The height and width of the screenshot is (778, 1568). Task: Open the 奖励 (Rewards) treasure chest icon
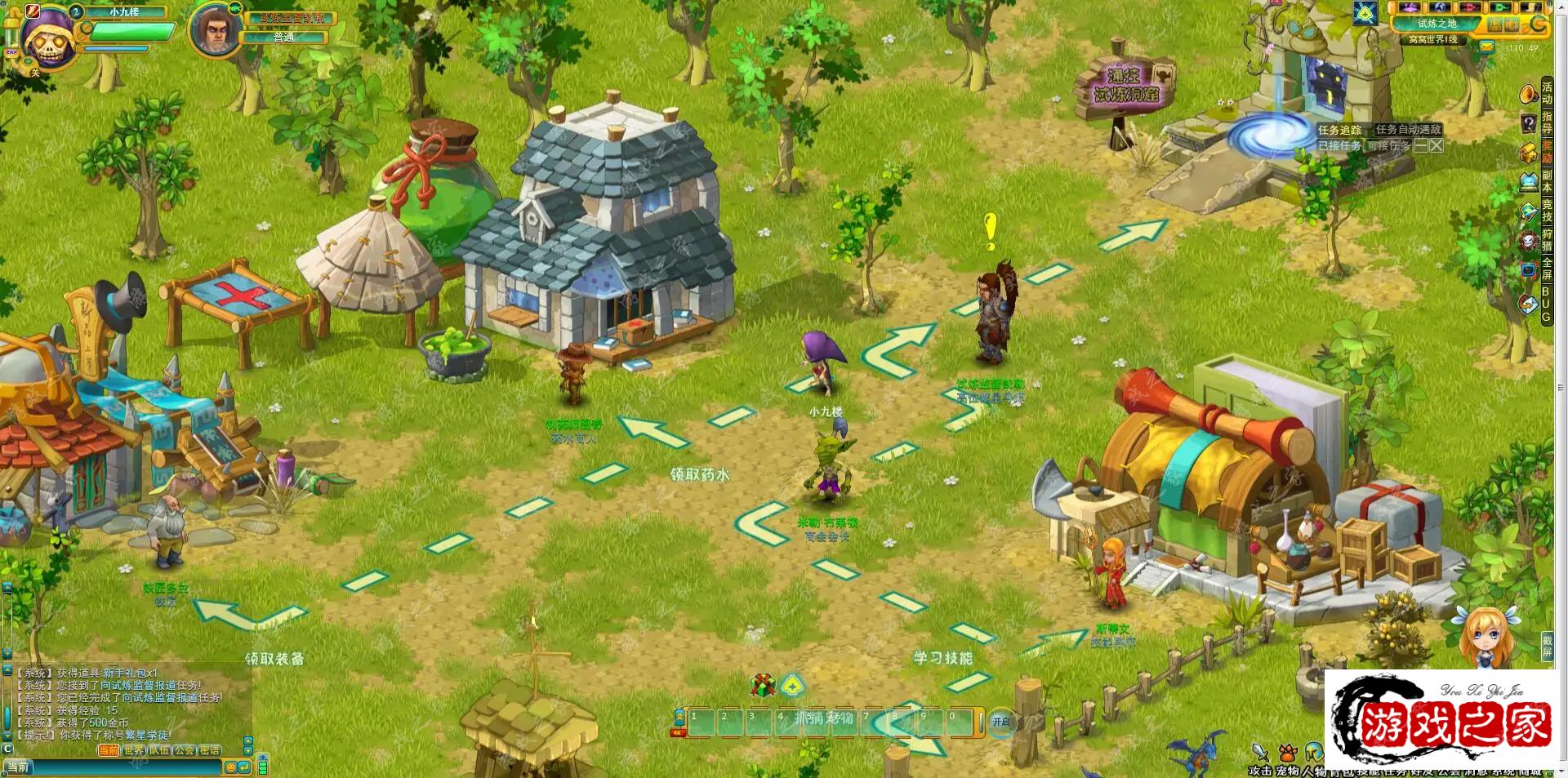point(1529,153)
